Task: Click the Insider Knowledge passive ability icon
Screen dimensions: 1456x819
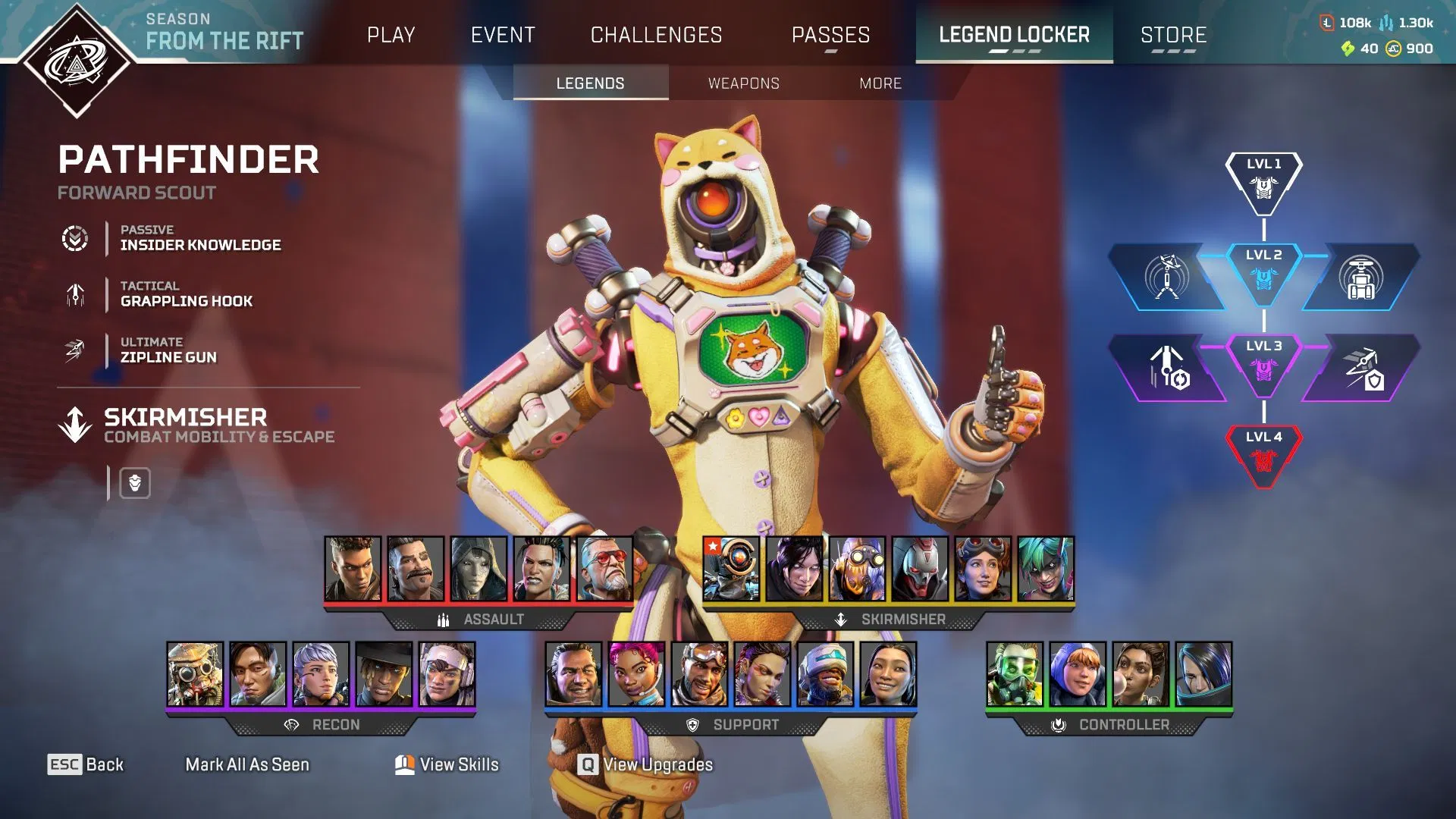Action: pyautogui.click(x=74, y=237)
